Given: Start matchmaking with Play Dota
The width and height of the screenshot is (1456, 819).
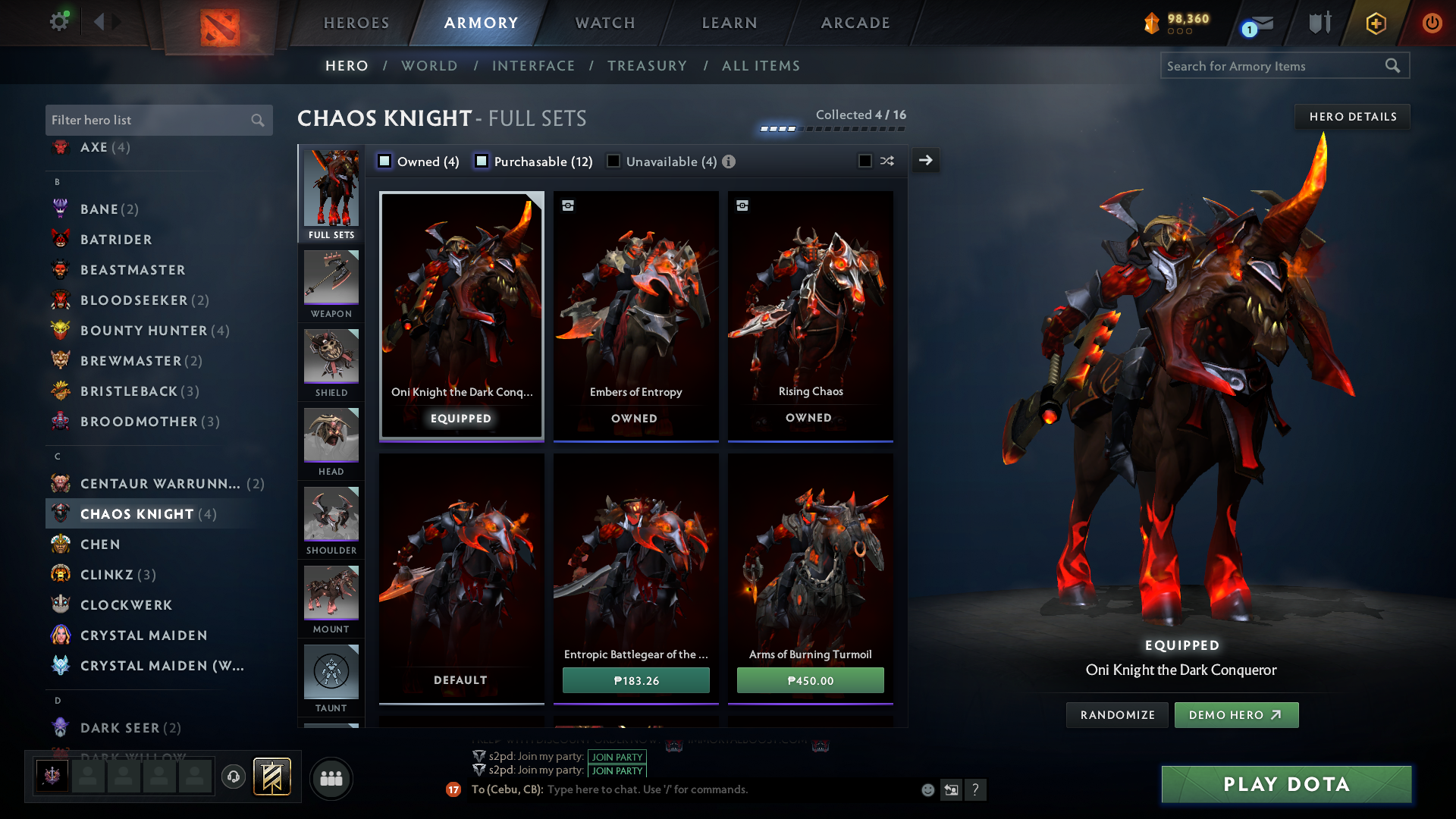Looking at the screenshot, I should point(1286,784).
